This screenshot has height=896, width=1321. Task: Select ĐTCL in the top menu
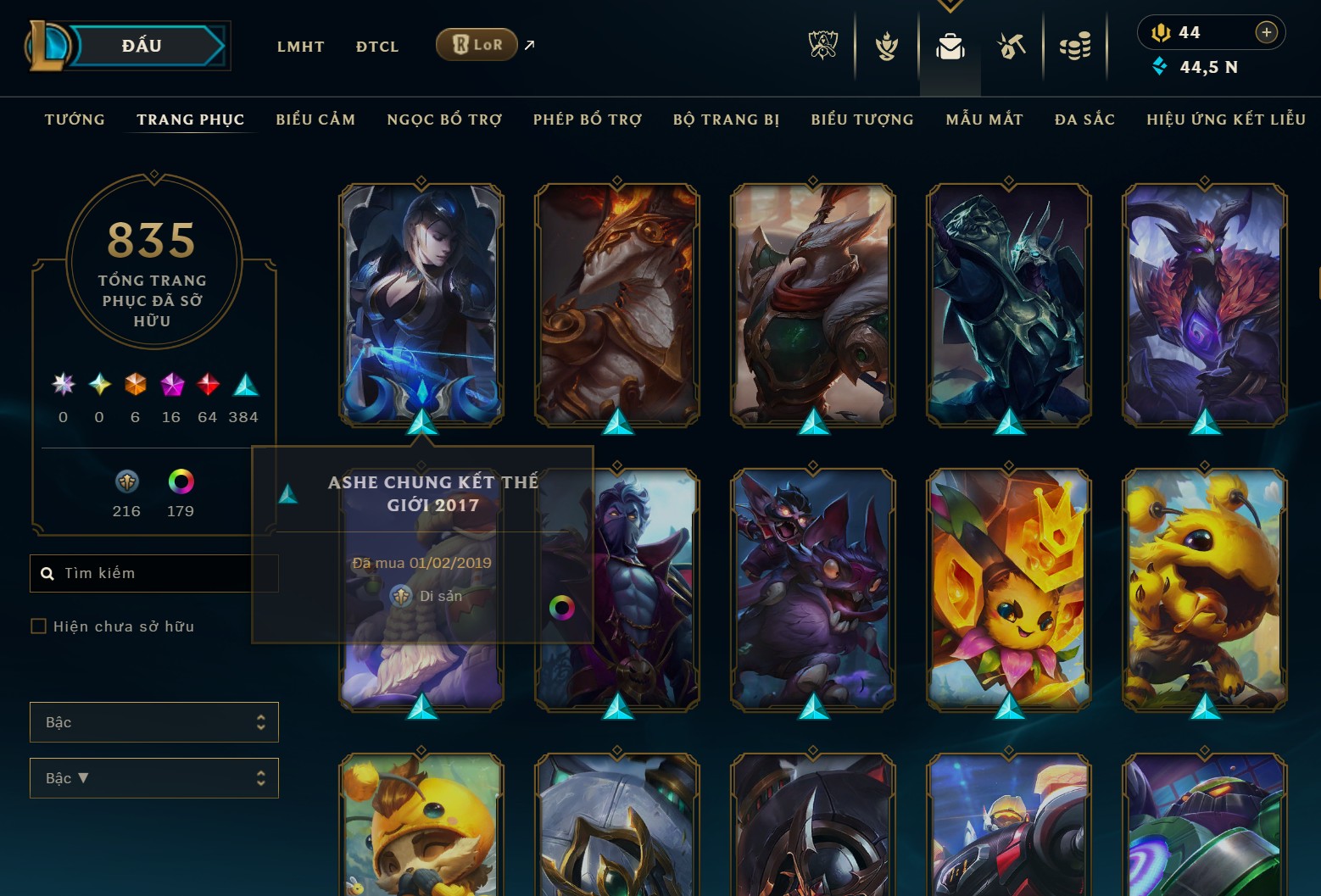[376, 47]
